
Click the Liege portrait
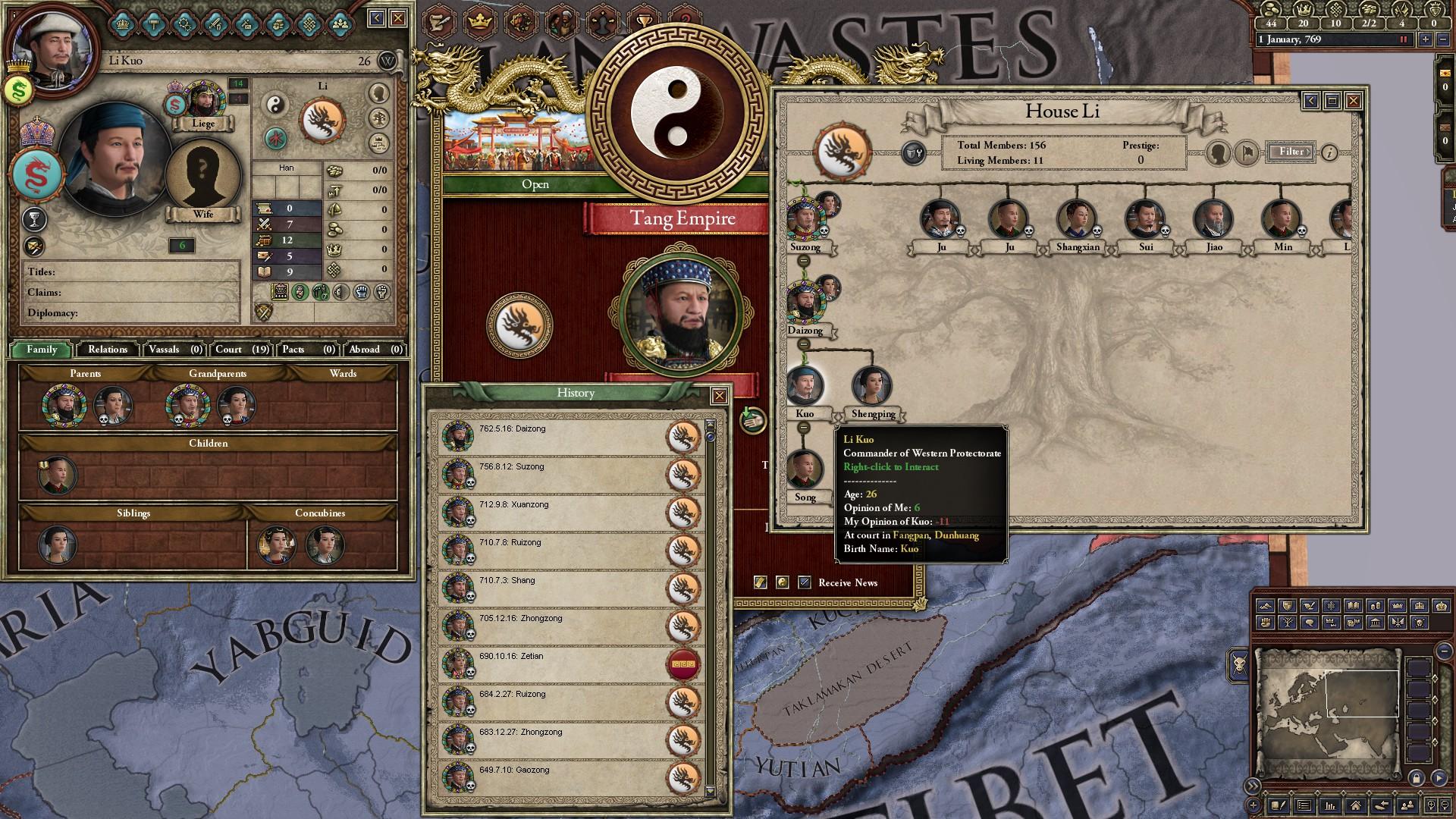202,101
